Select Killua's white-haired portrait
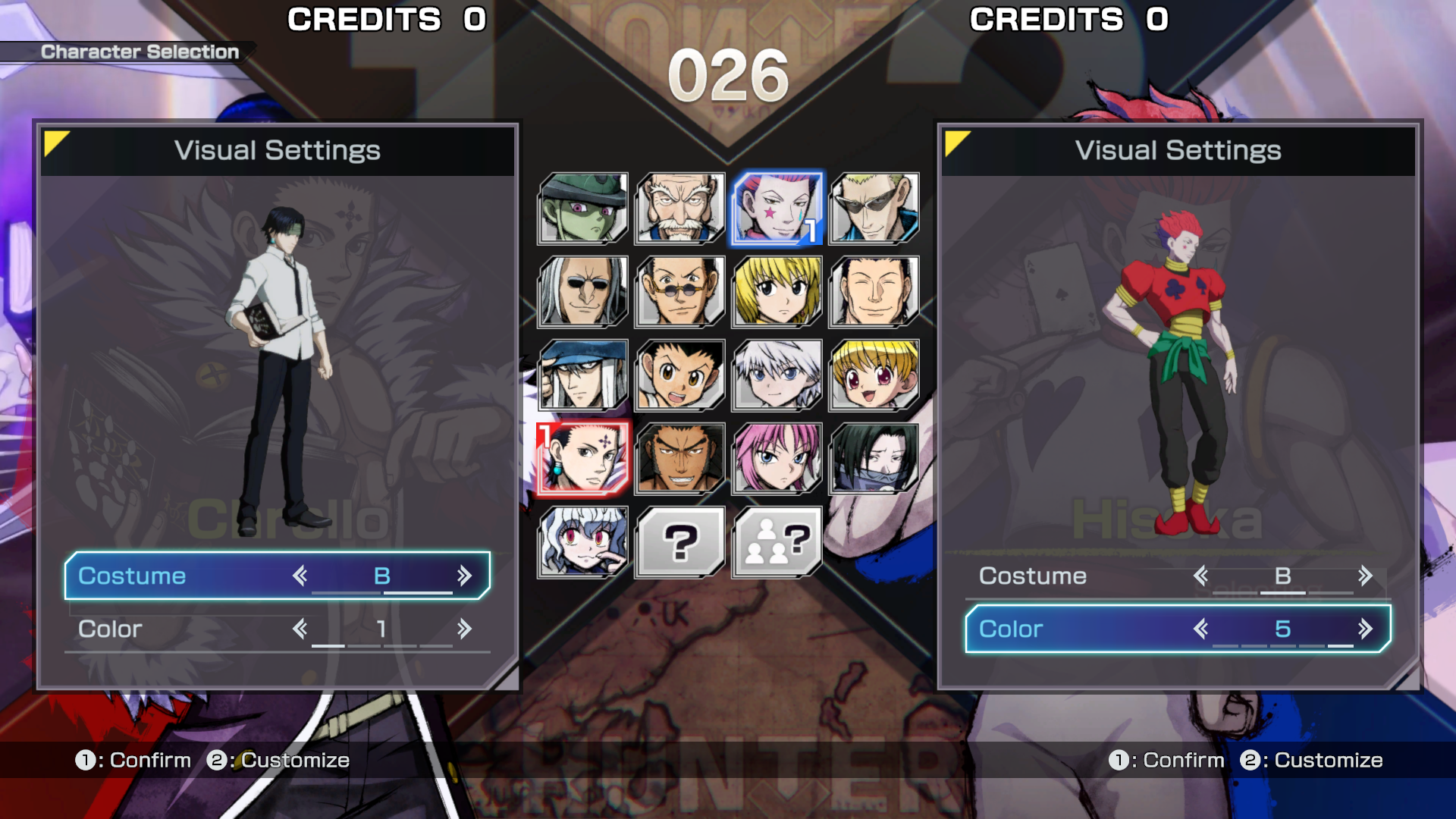The width and height of the screenshot is (1456, 819). point(777,375)
